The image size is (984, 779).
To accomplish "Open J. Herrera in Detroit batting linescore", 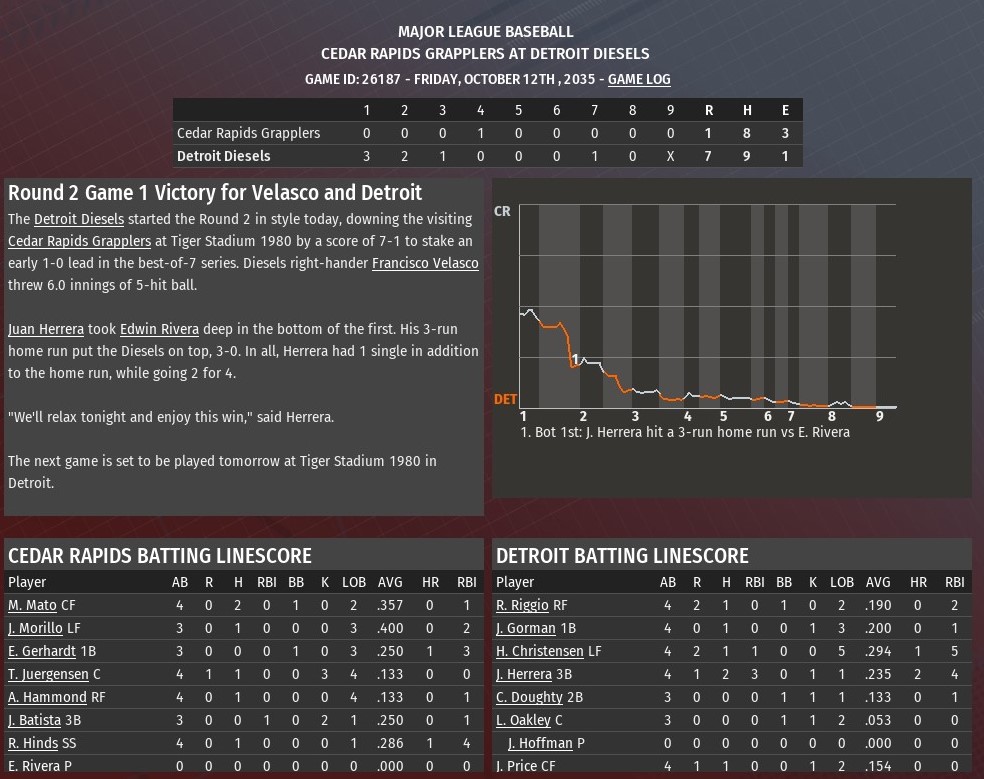I will [x=524, y=674].
